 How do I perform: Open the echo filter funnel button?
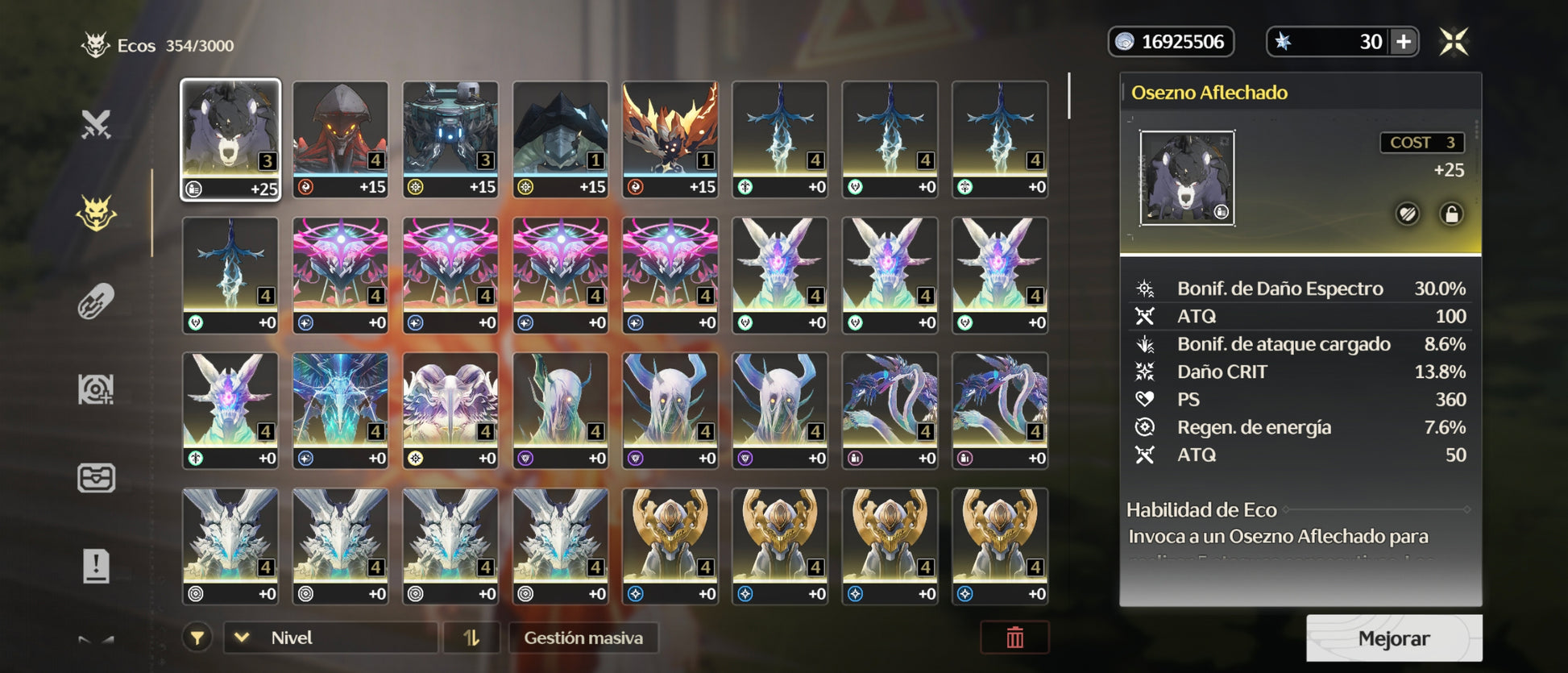pyautogui.click(x=197, y=638)
